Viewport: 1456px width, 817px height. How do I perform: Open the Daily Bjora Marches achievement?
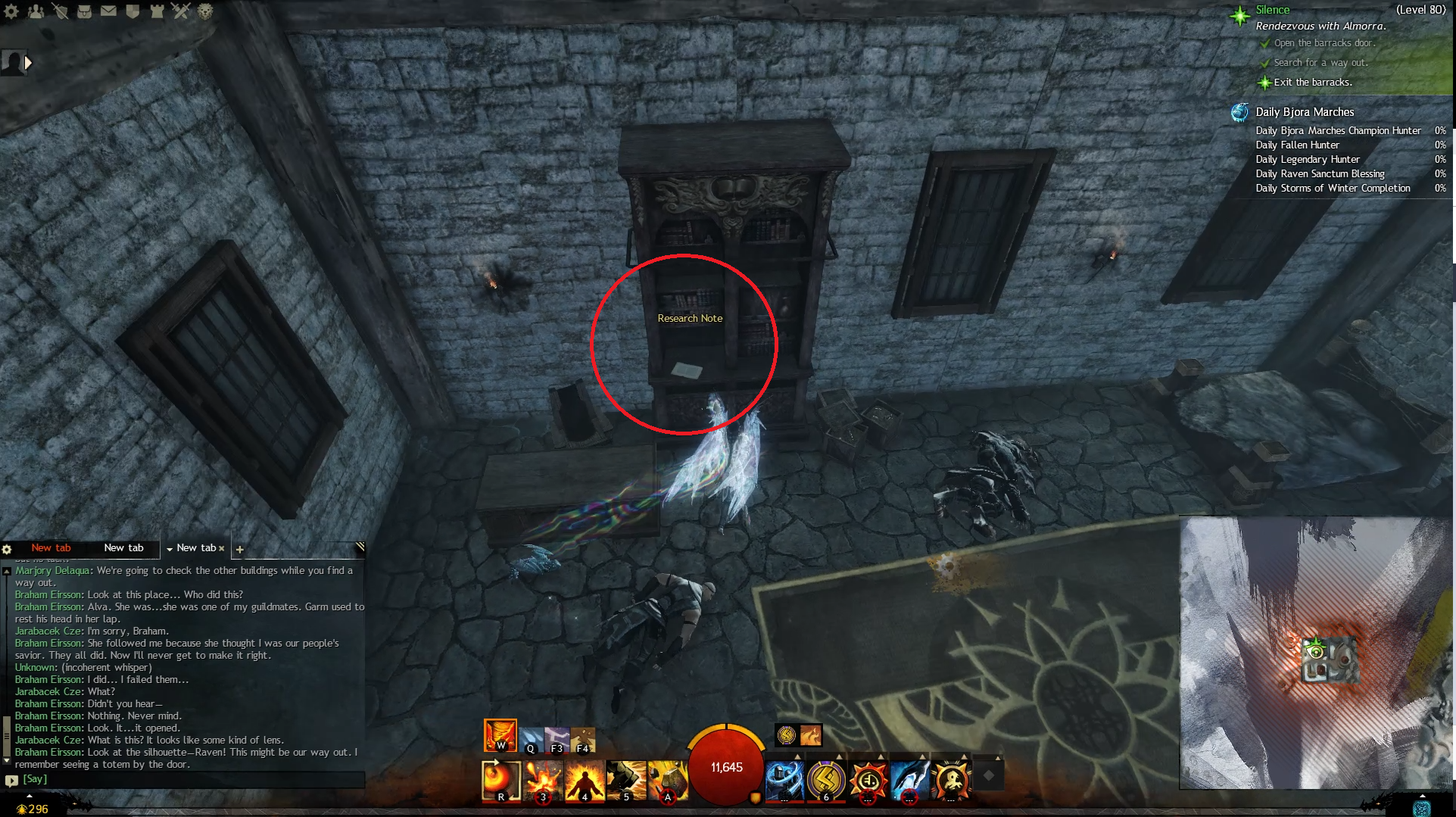1304,112
